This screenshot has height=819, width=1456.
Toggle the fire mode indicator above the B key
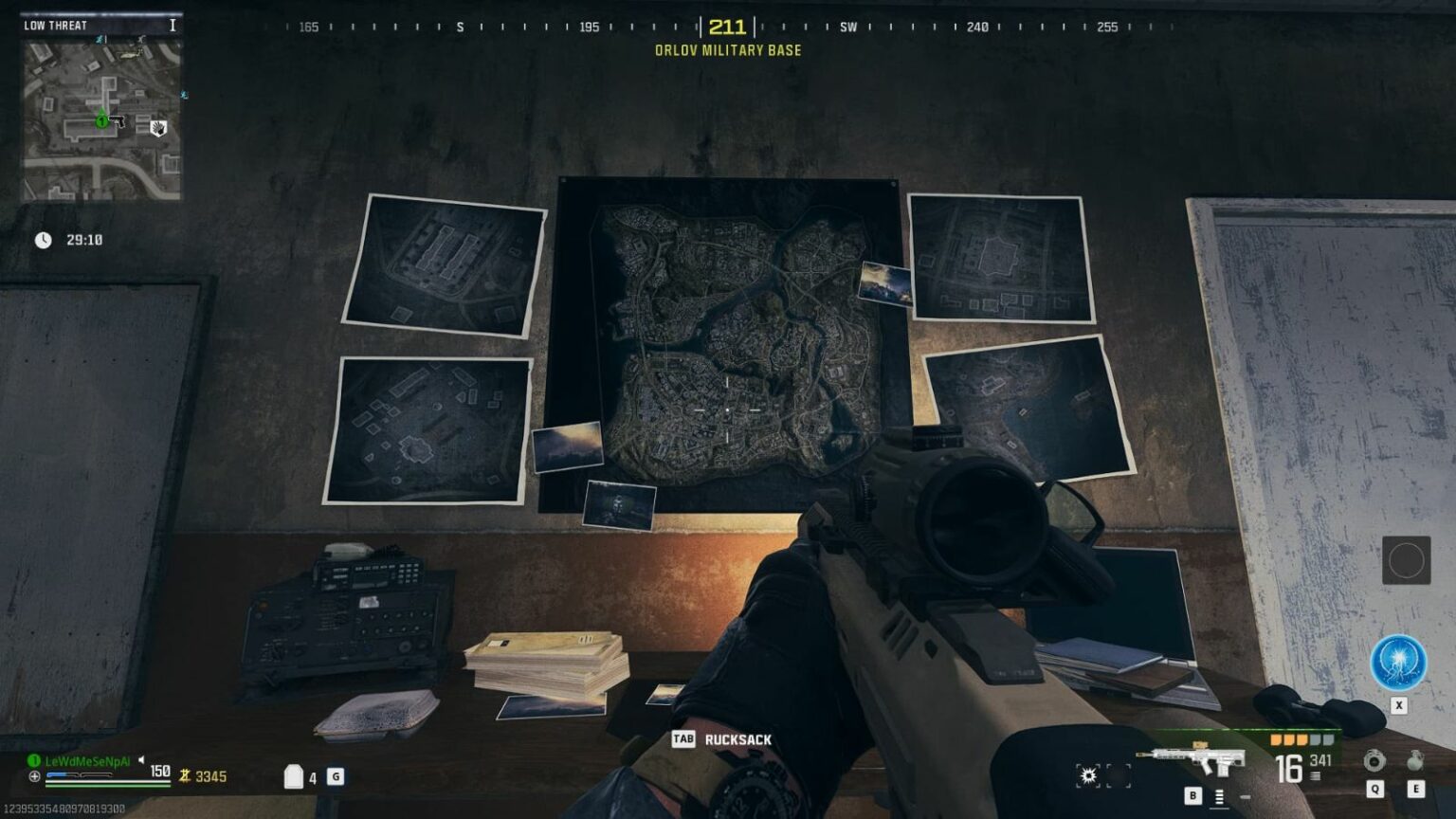click(x=1216, y=796)
